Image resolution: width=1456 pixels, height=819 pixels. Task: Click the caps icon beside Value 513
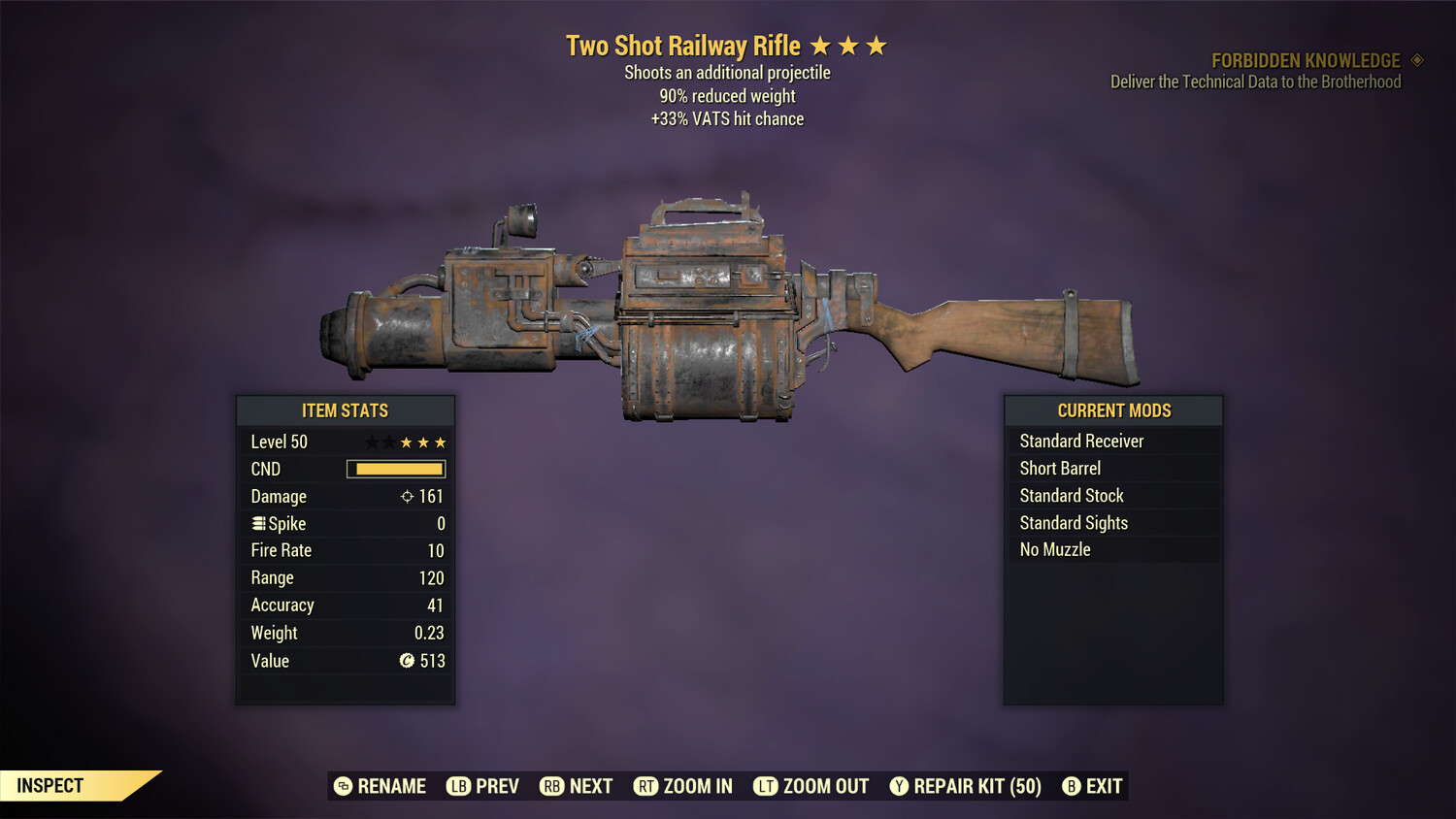(408, 661)
